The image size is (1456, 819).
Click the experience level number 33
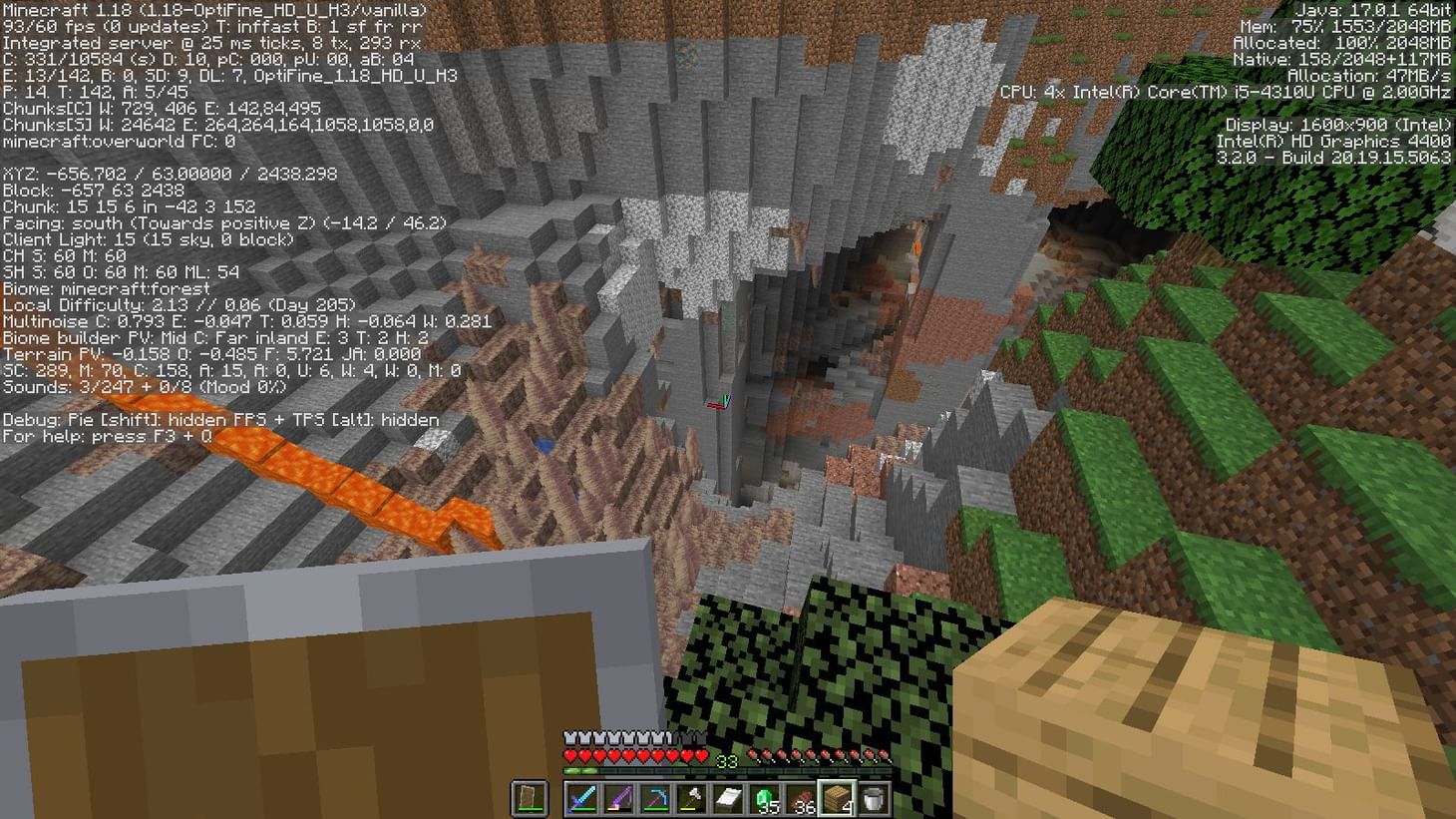point(727,758)
